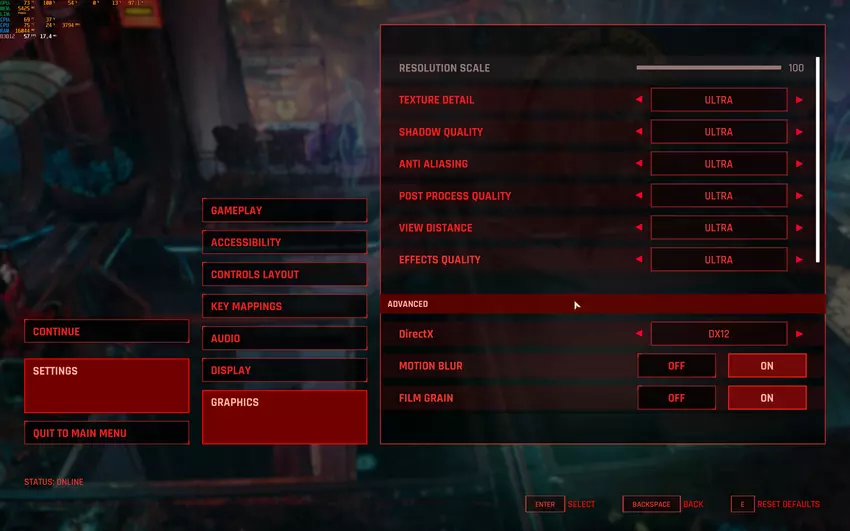Set Film Grain to Off
Viewport: 850px width, 531px height.
(x=676, y=398)
